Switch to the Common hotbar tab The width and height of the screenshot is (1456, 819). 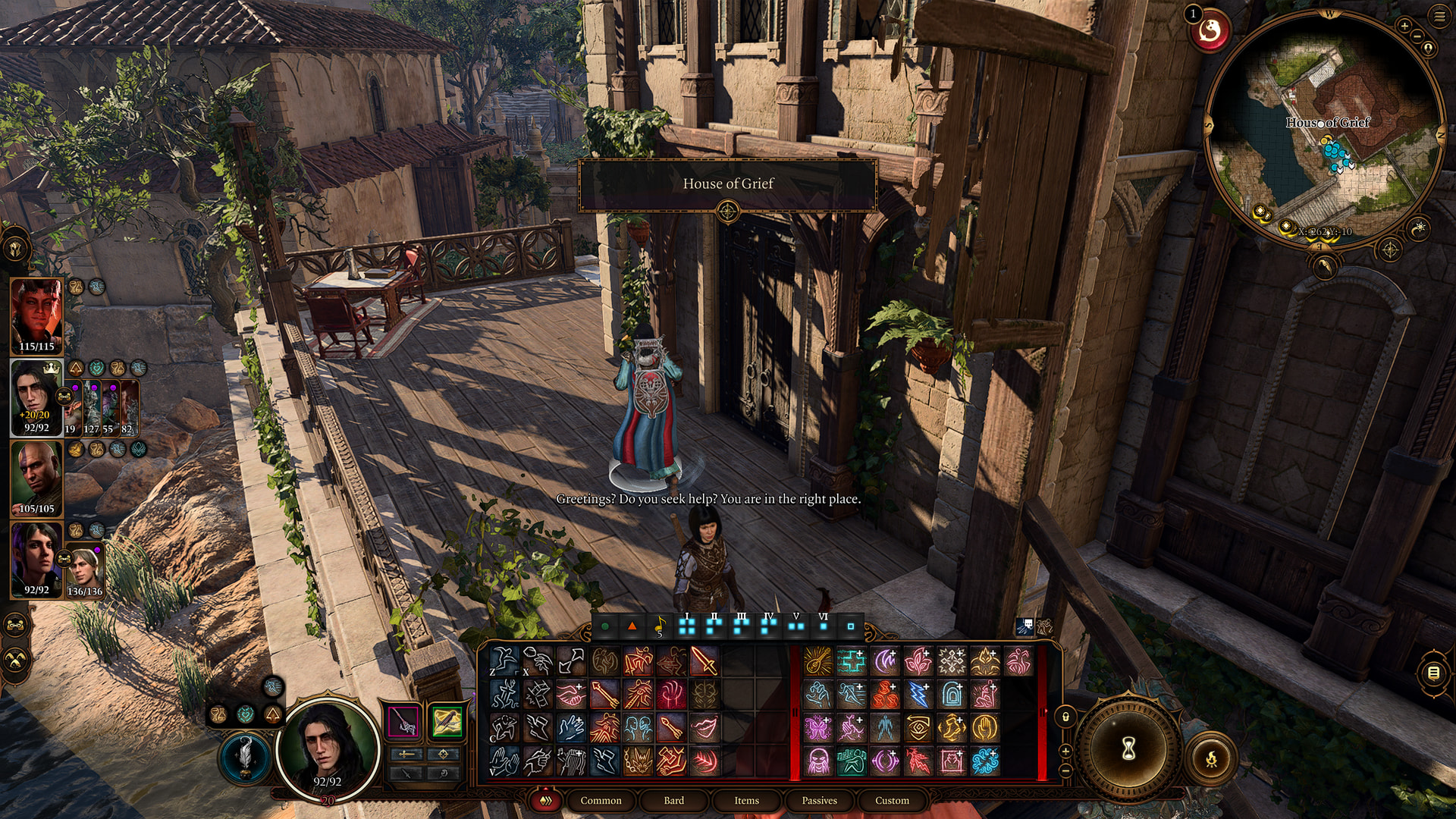tap(601, 800)
